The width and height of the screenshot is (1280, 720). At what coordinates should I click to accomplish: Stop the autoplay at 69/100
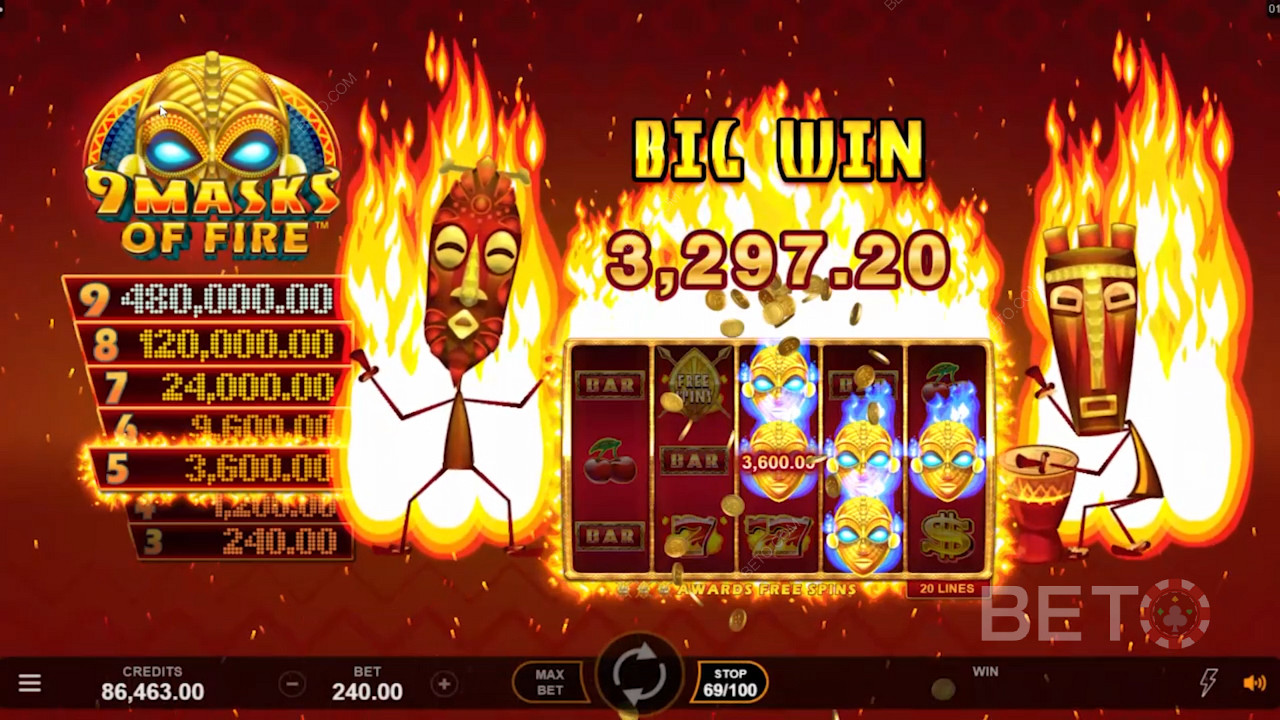click(x=730, y=682)
